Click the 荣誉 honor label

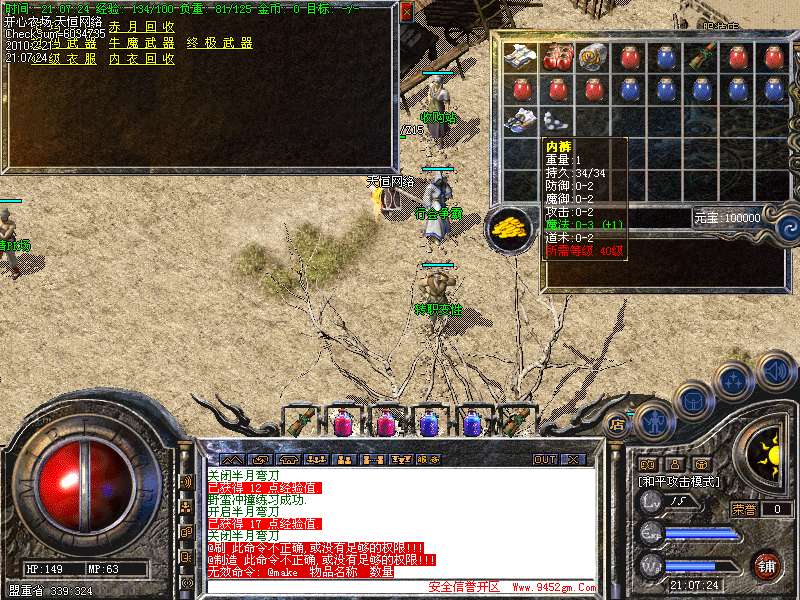coord(743,509)
